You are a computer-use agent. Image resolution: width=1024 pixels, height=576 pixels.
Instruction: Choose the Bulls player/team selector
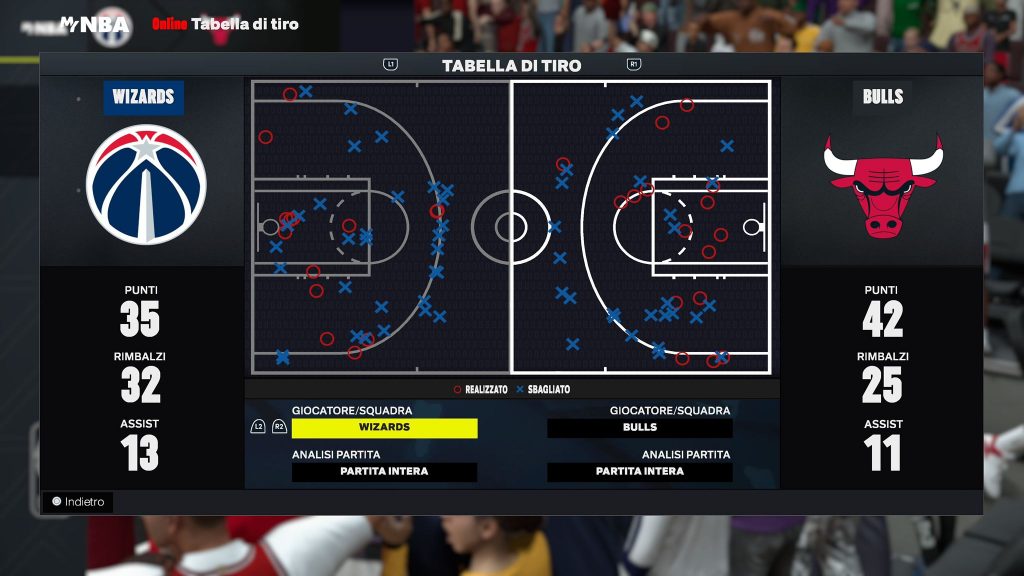(x=639, y=428)
